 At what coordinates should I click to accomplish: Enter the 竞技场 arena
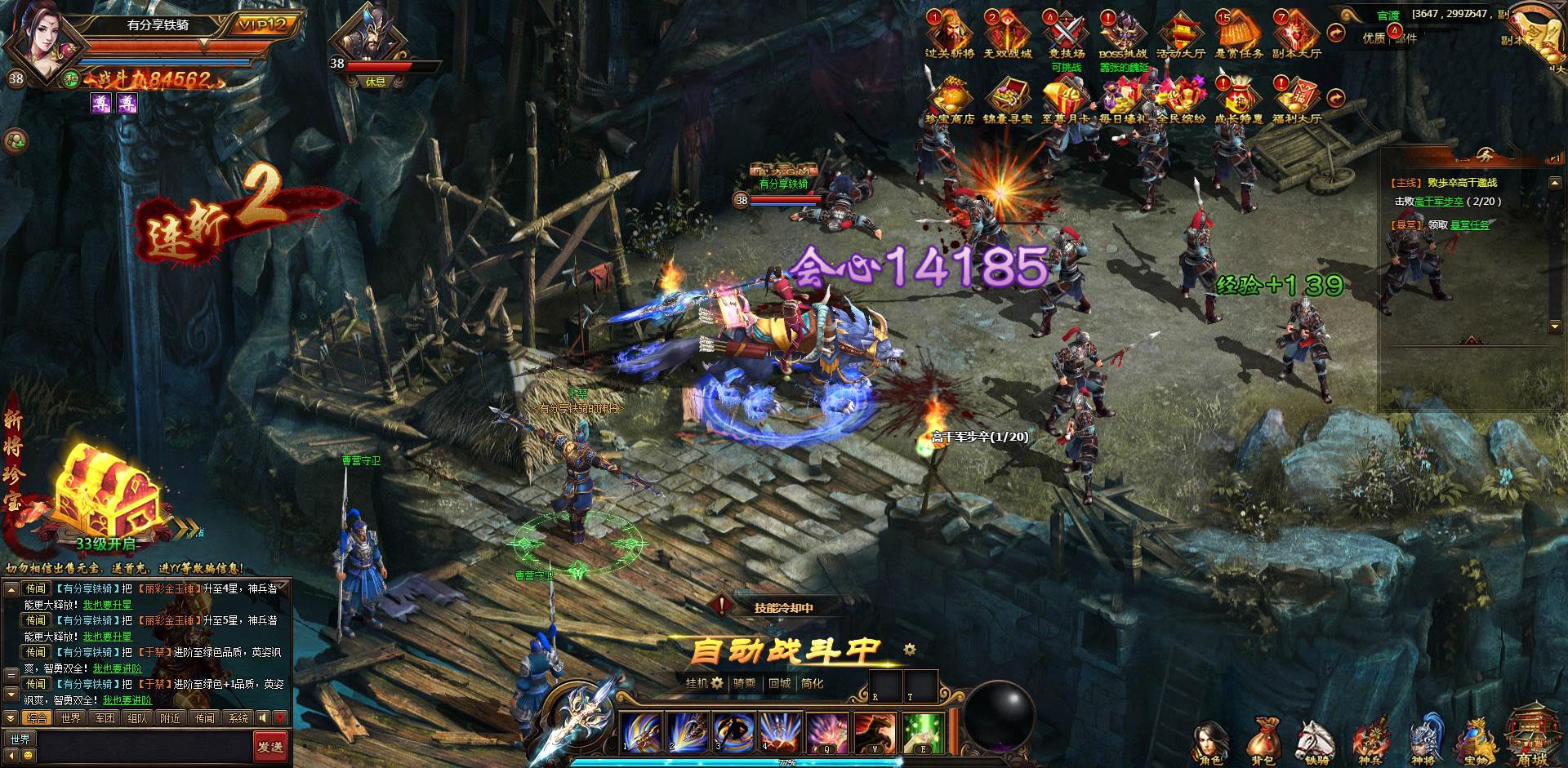click(x=1066, y=34)
